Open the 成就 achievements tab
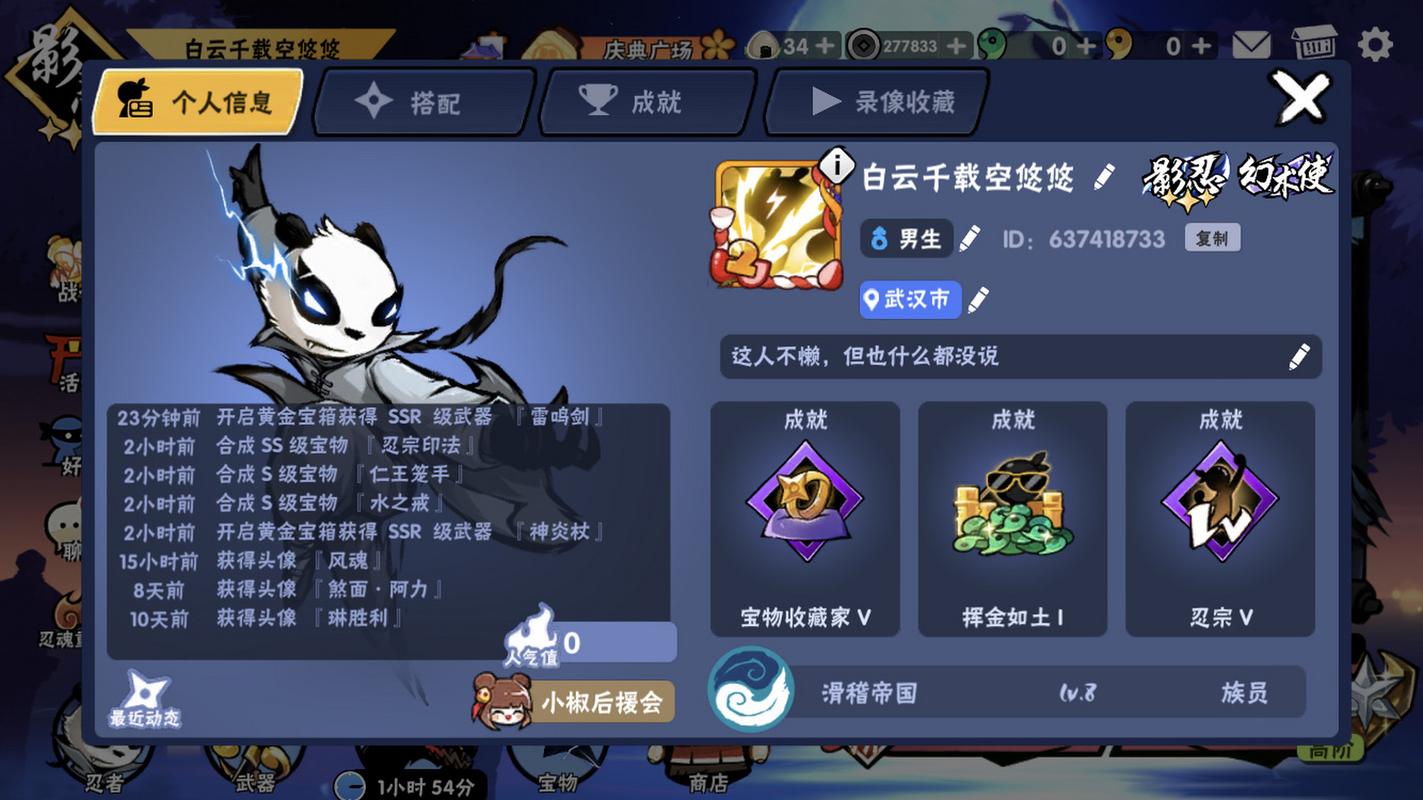The image size is (1423, 800). (645, 100)
